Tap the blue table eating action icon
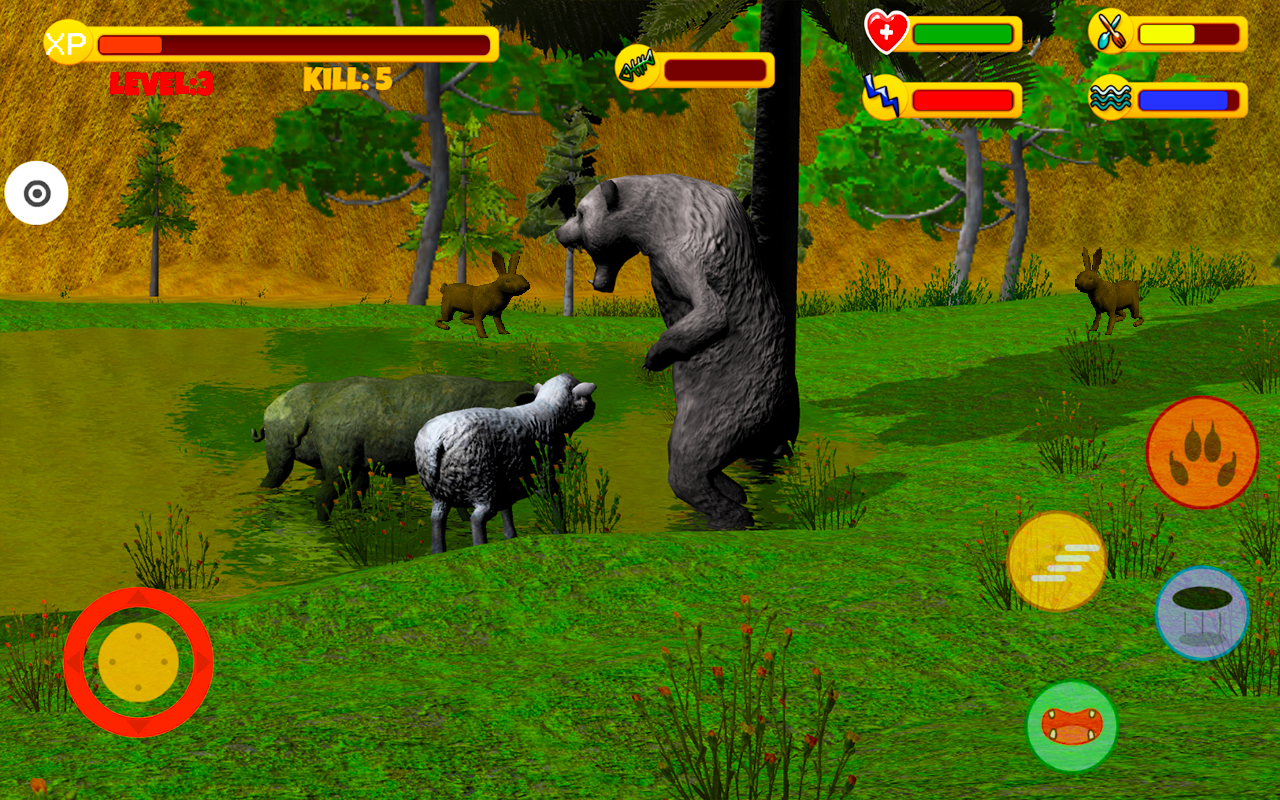This screenshot has height=800, width=1280. 1202,614
